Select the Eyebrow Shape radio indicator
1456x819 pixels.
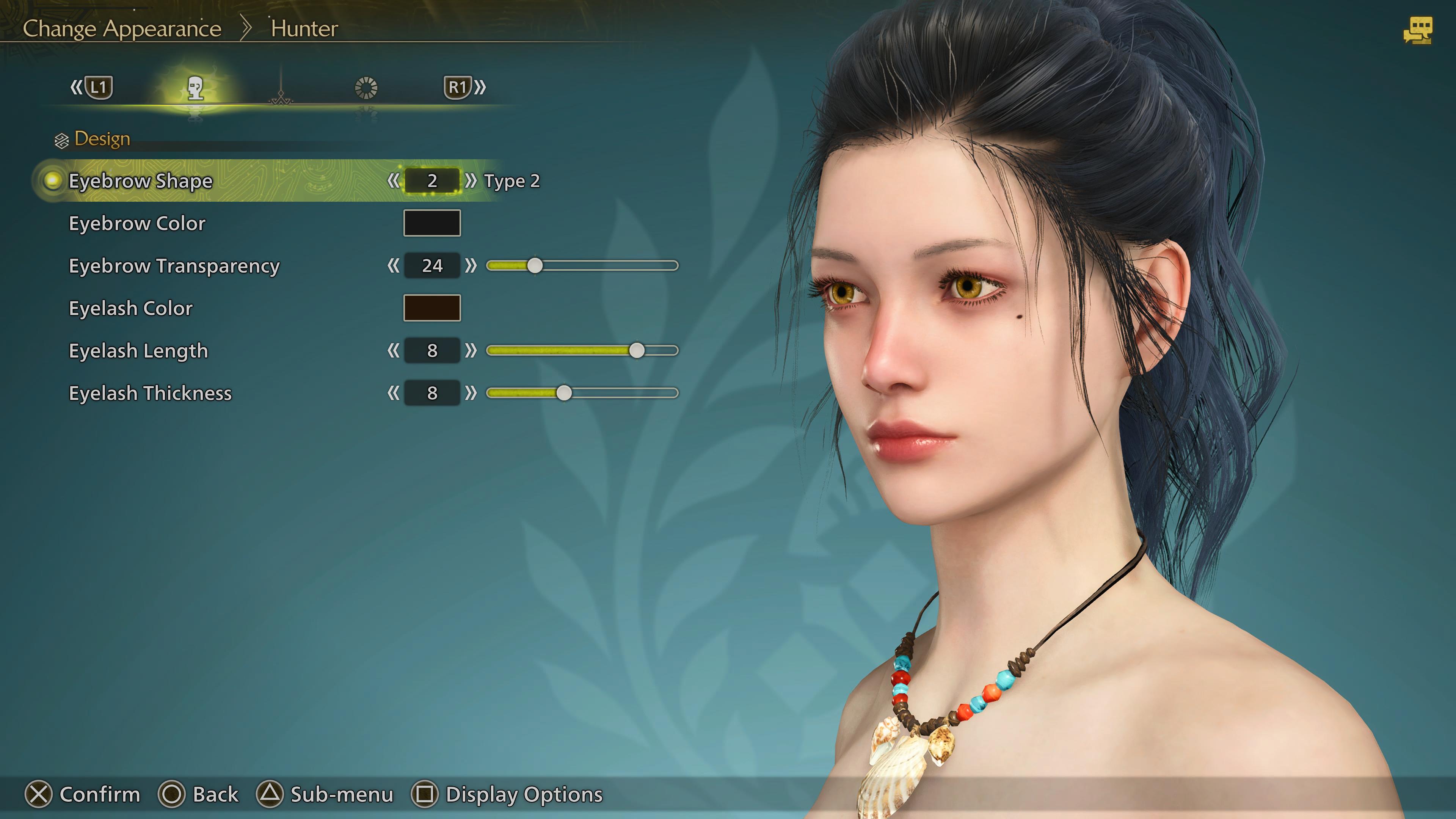pos(52,181)
